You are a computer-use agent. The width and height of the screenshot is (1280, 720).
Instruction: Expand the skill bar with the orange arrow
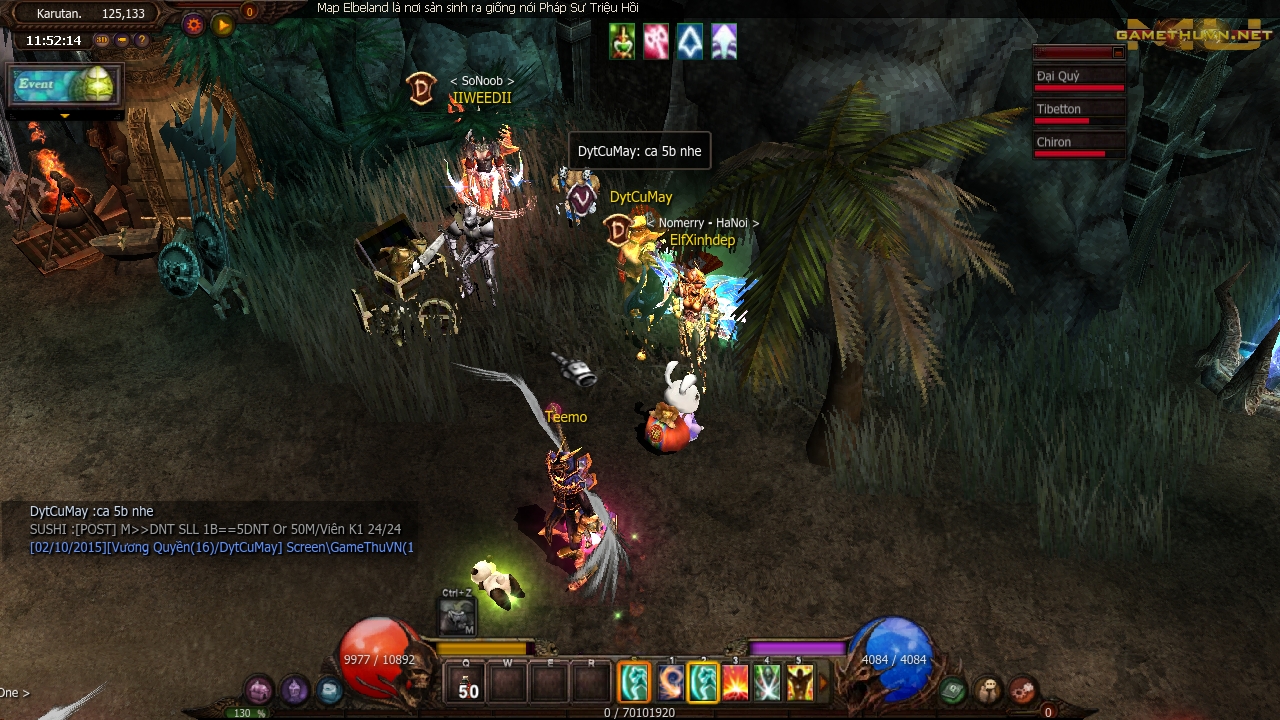pos(824,684)
